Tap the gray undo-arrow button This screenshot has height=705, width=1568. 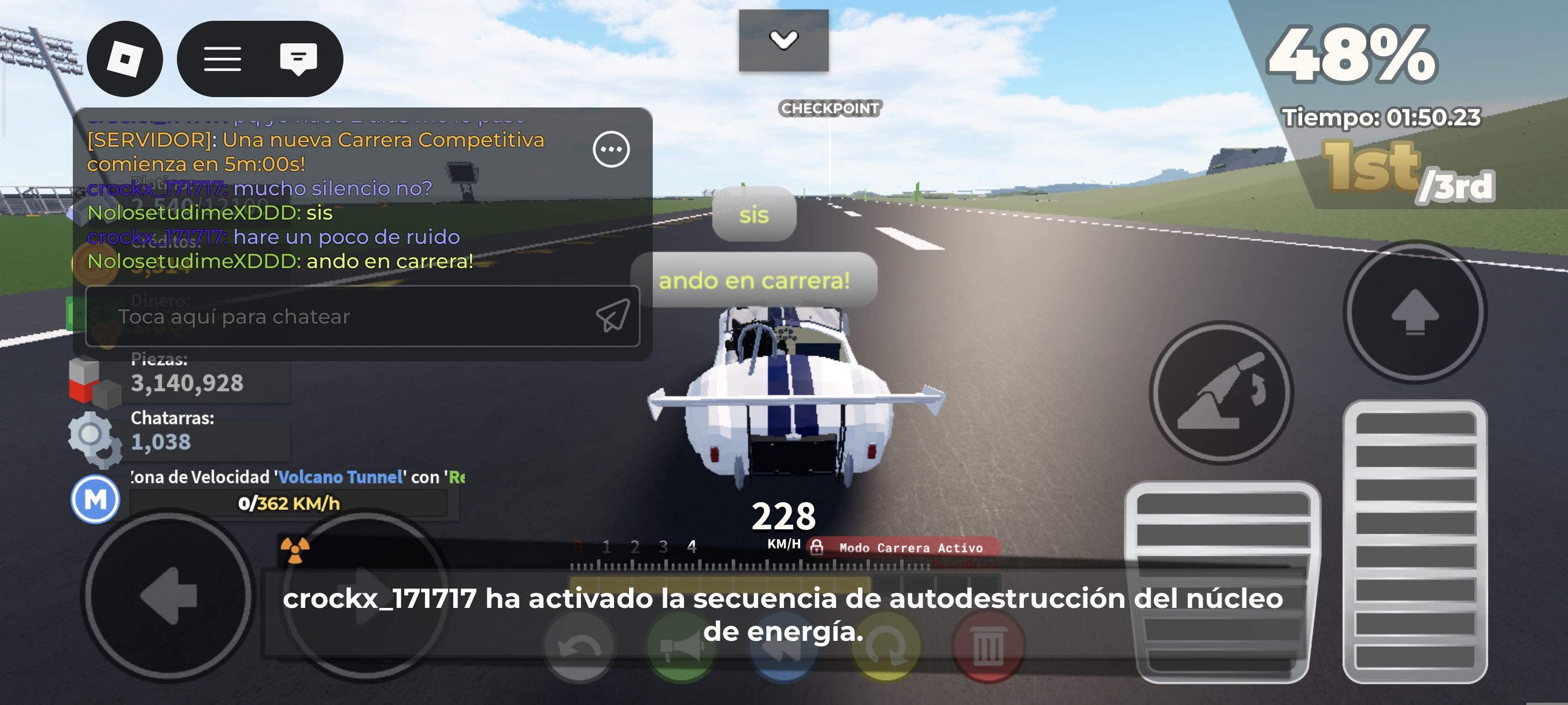pos(579,647)
